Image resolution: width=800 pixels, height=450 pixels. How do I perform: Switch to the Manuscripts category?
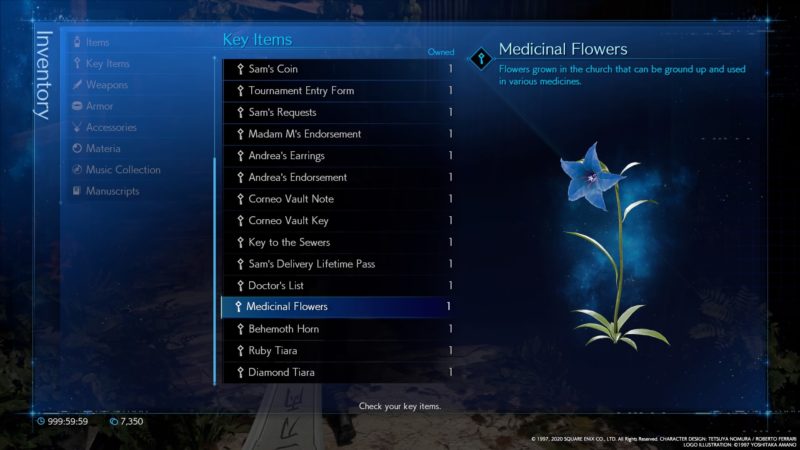click(x=112, y=191)
